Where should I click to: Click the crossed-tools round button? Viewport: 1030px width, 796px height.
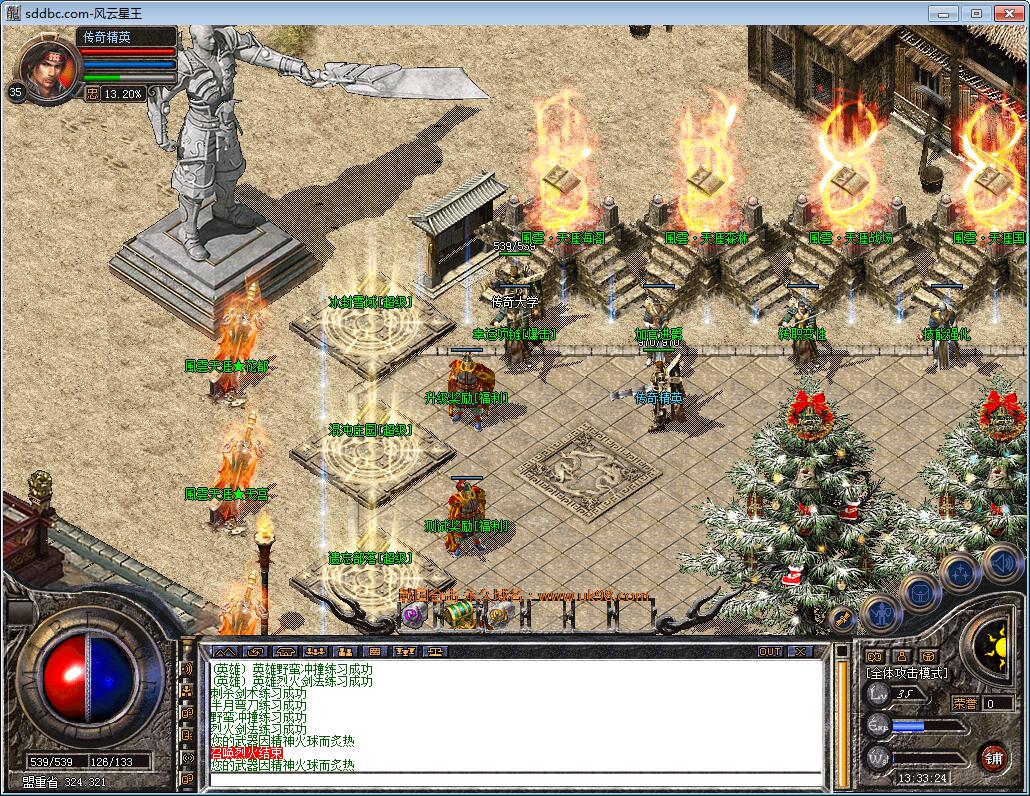click(842, 619)
